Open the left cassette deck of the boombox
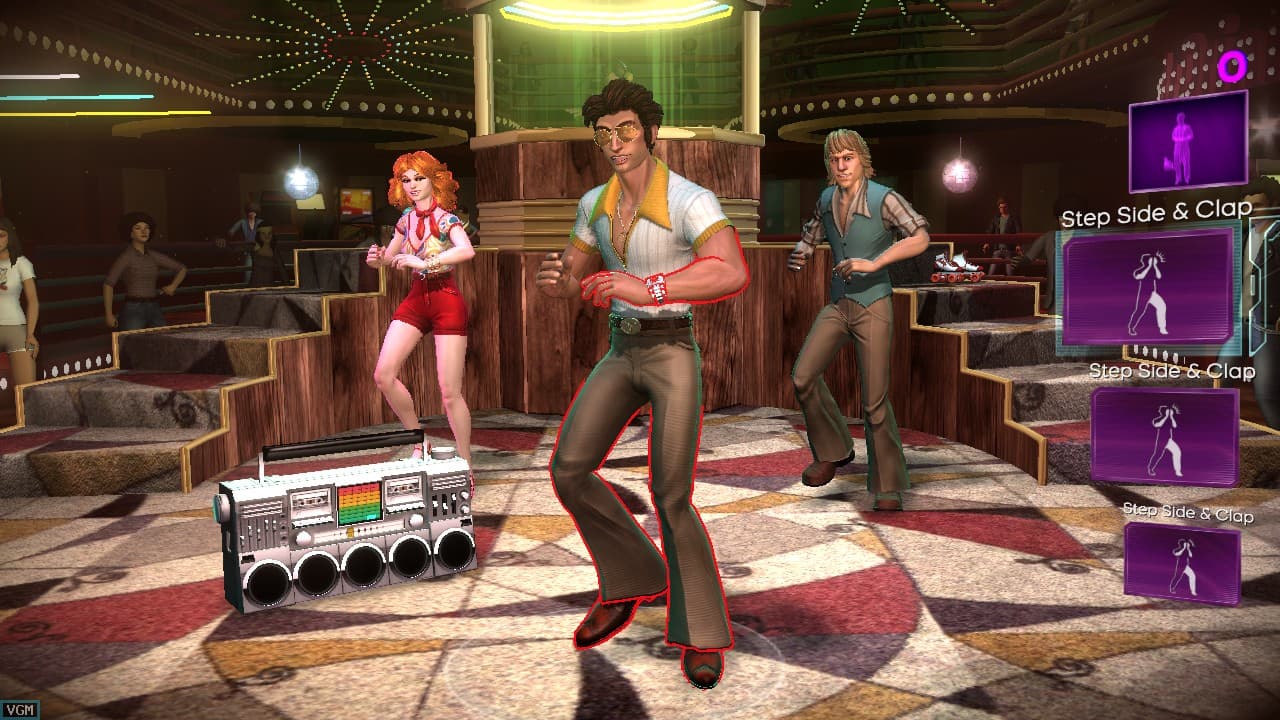Screen dimensions: 1280x720 pyautogui.click(x=312, y=502)
